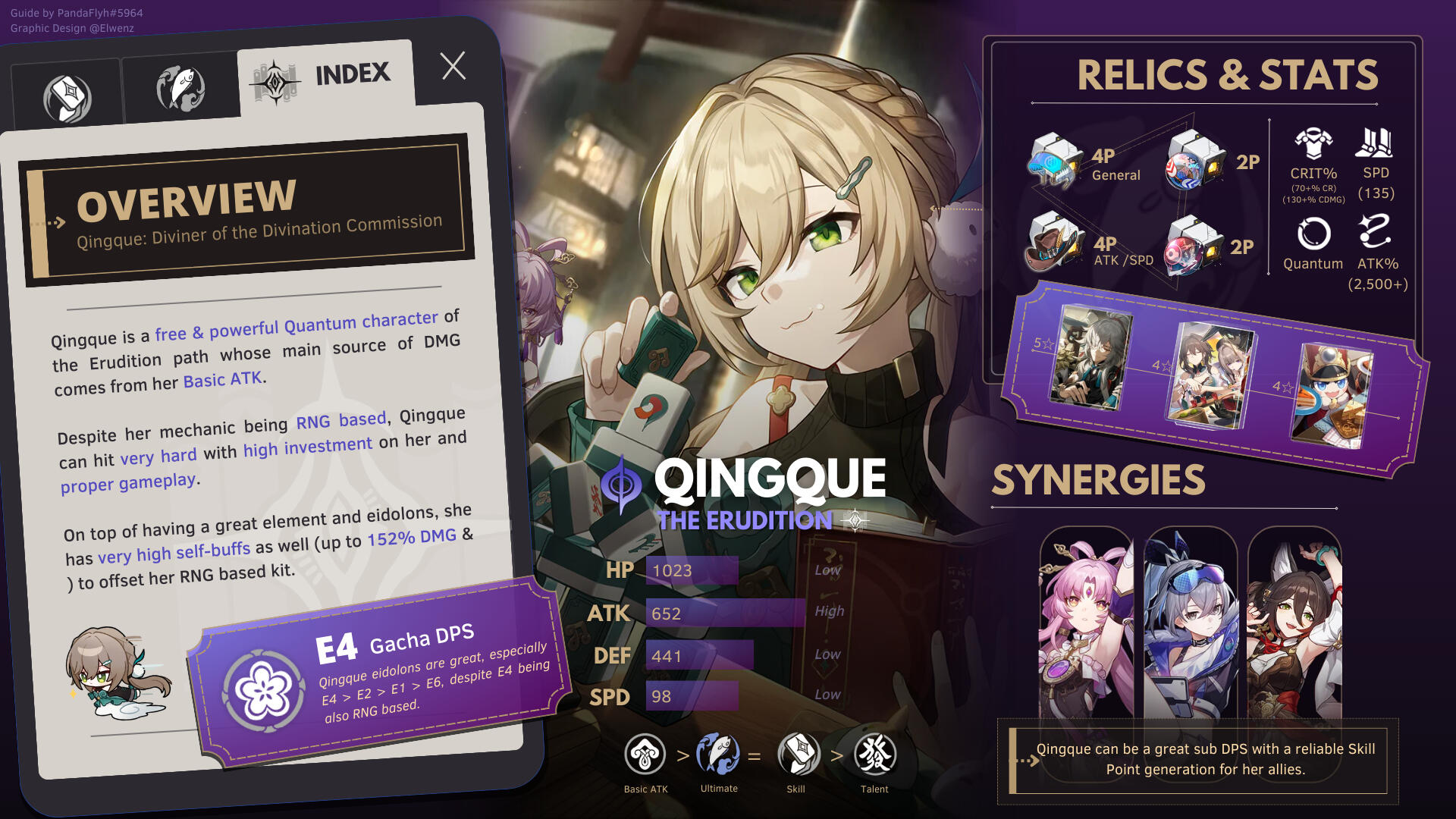This screenshot has width=1456, height=819.
Task: Select the SPD boots stat icon
Action: [1375, 143]
